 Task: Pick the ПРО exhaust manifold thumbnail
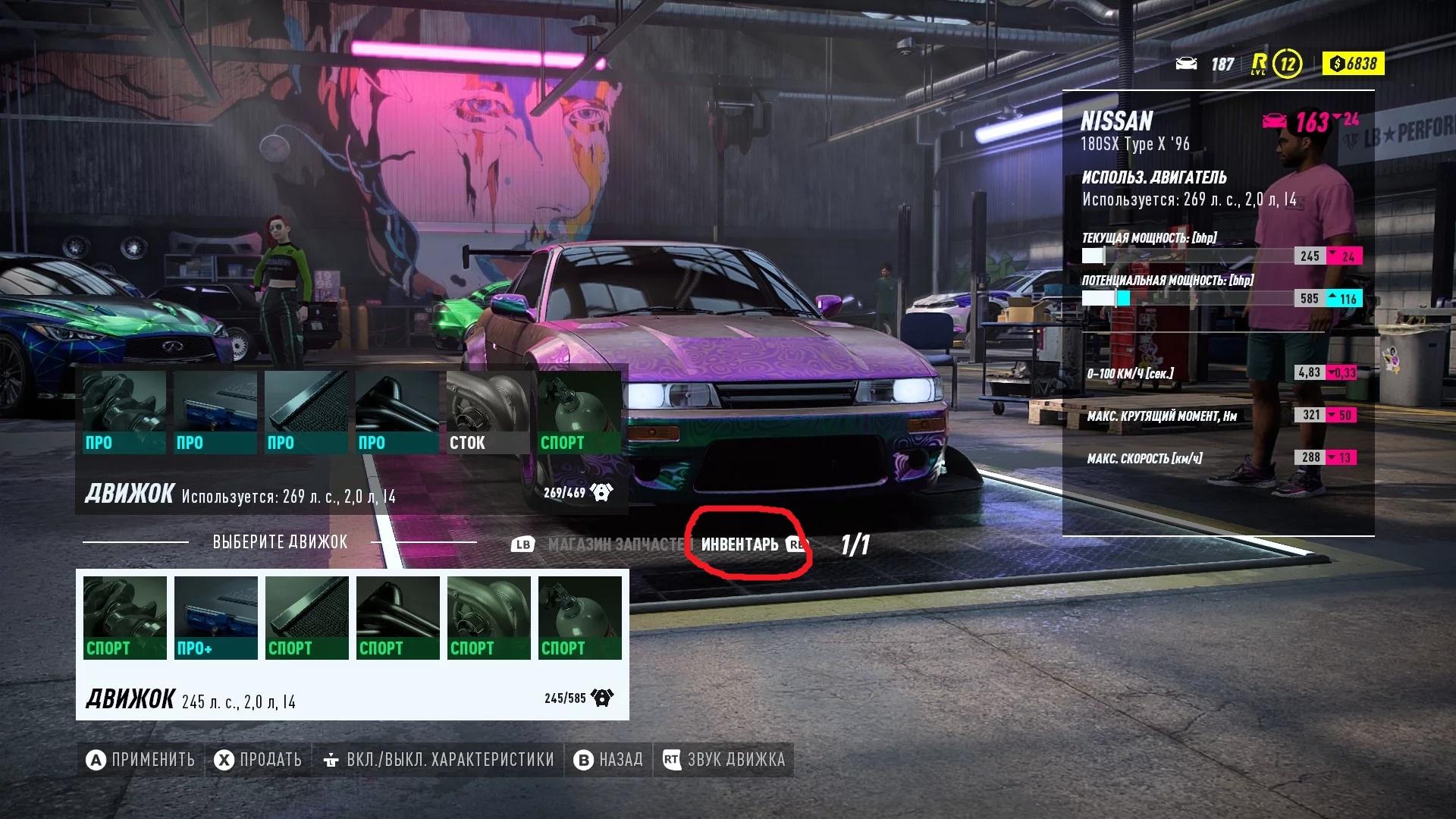pyautogui.click(x=397, y=413)
